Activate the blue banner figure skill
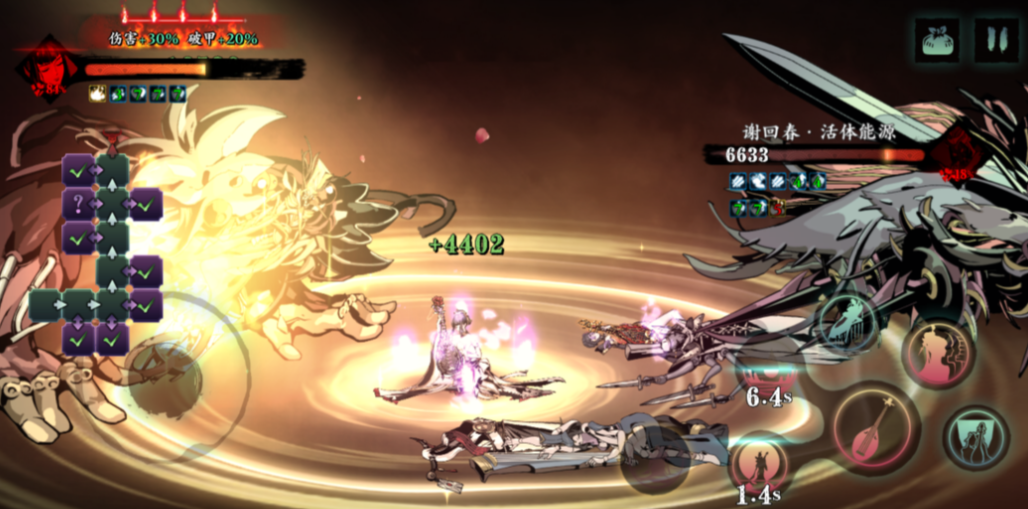 pos(975,437)
